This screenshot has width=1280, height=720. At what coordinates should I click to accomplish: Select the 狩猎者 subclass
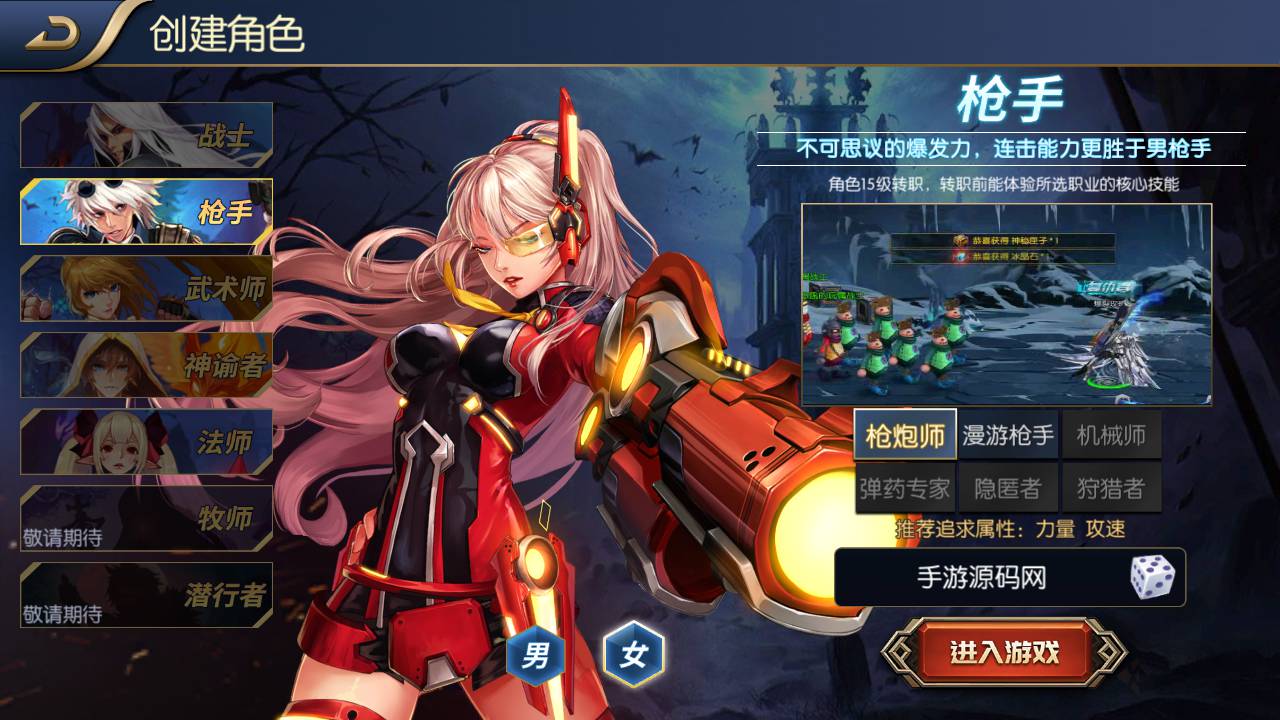pyautogui.click(x=1111, y=488)
